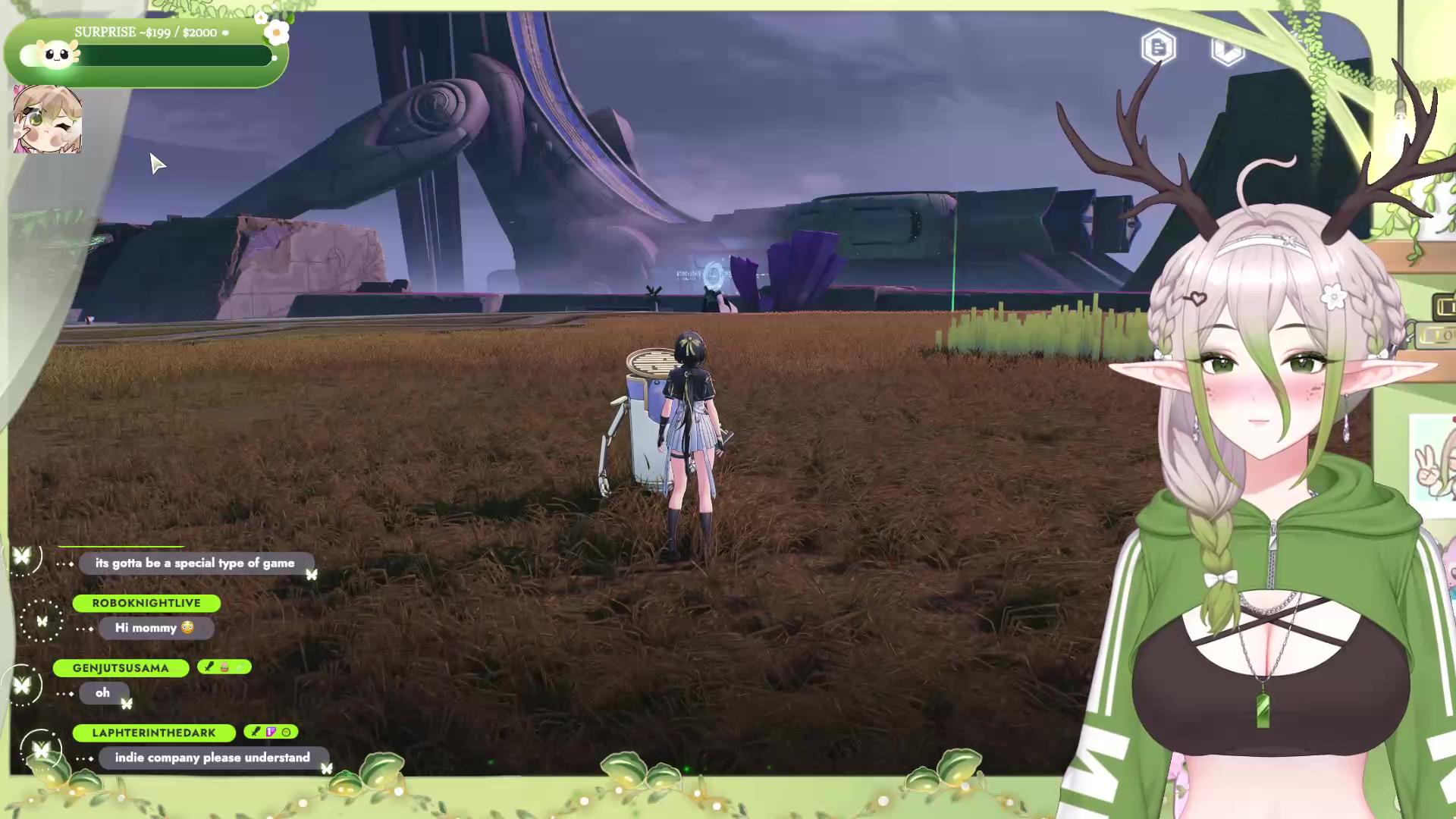Select the GENJUTSUSAMA username pill
This screenshot has height=819, width=1456.
121,668
